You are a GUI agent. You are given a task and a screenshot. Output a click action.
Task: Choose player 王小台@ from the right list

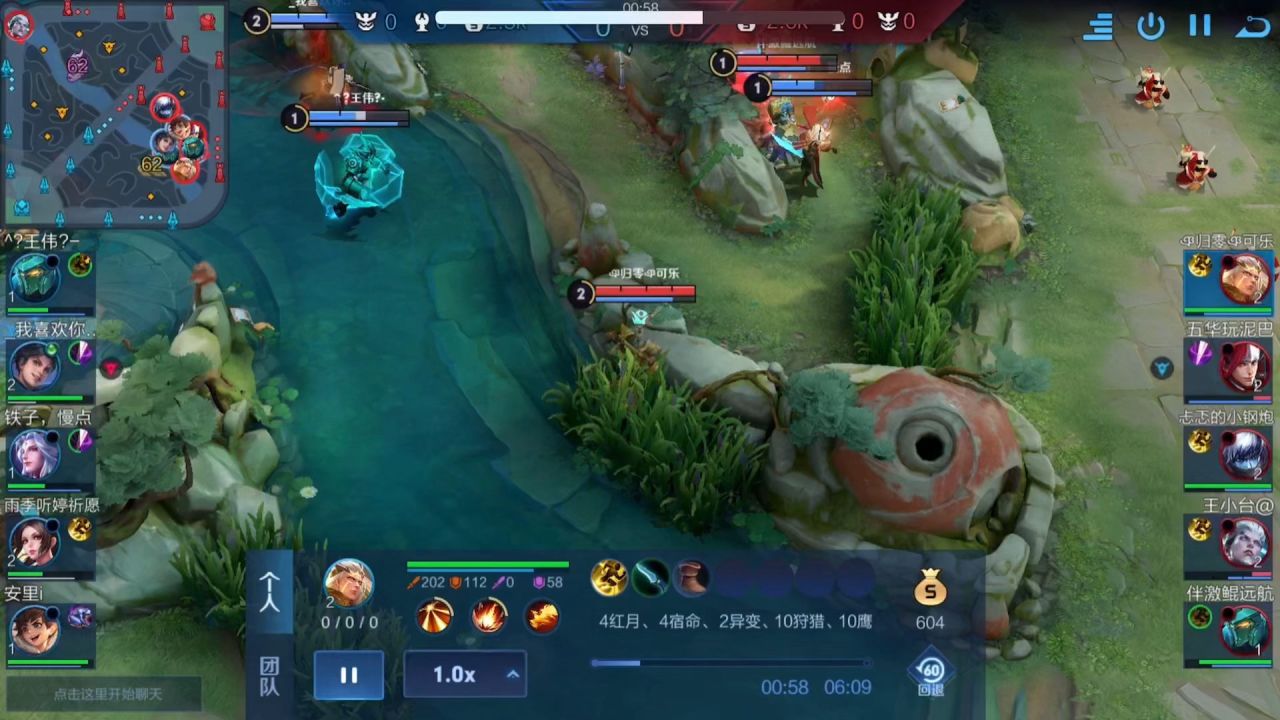[x=1244, y=542]
